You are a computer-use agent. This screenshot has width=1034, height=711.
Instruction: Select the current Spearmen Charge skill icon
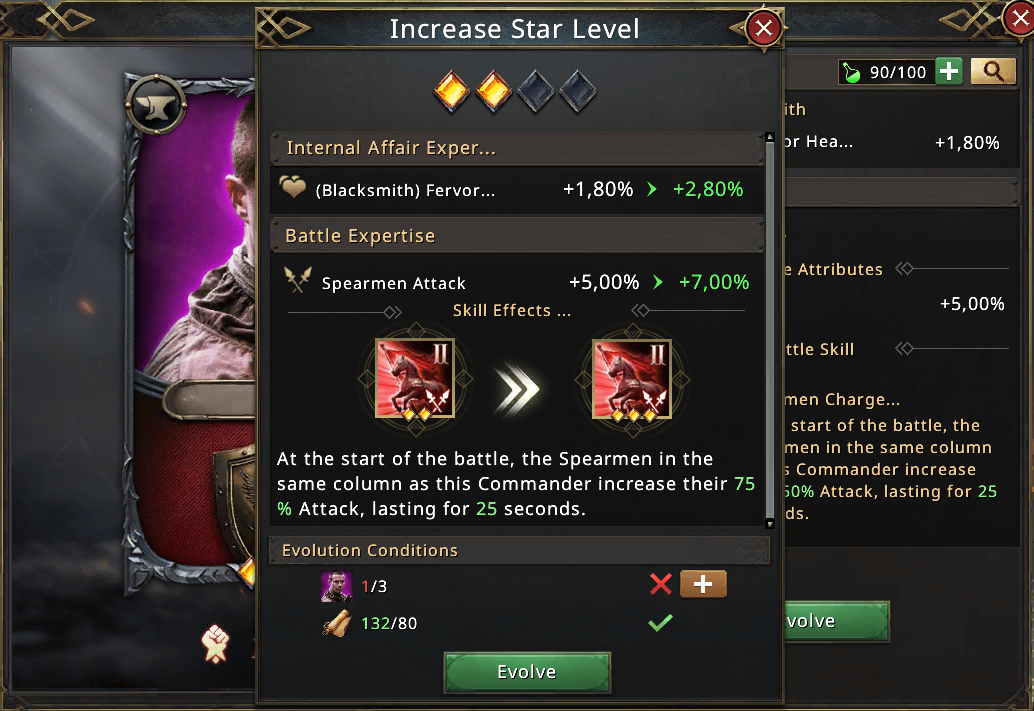(415, 378)
